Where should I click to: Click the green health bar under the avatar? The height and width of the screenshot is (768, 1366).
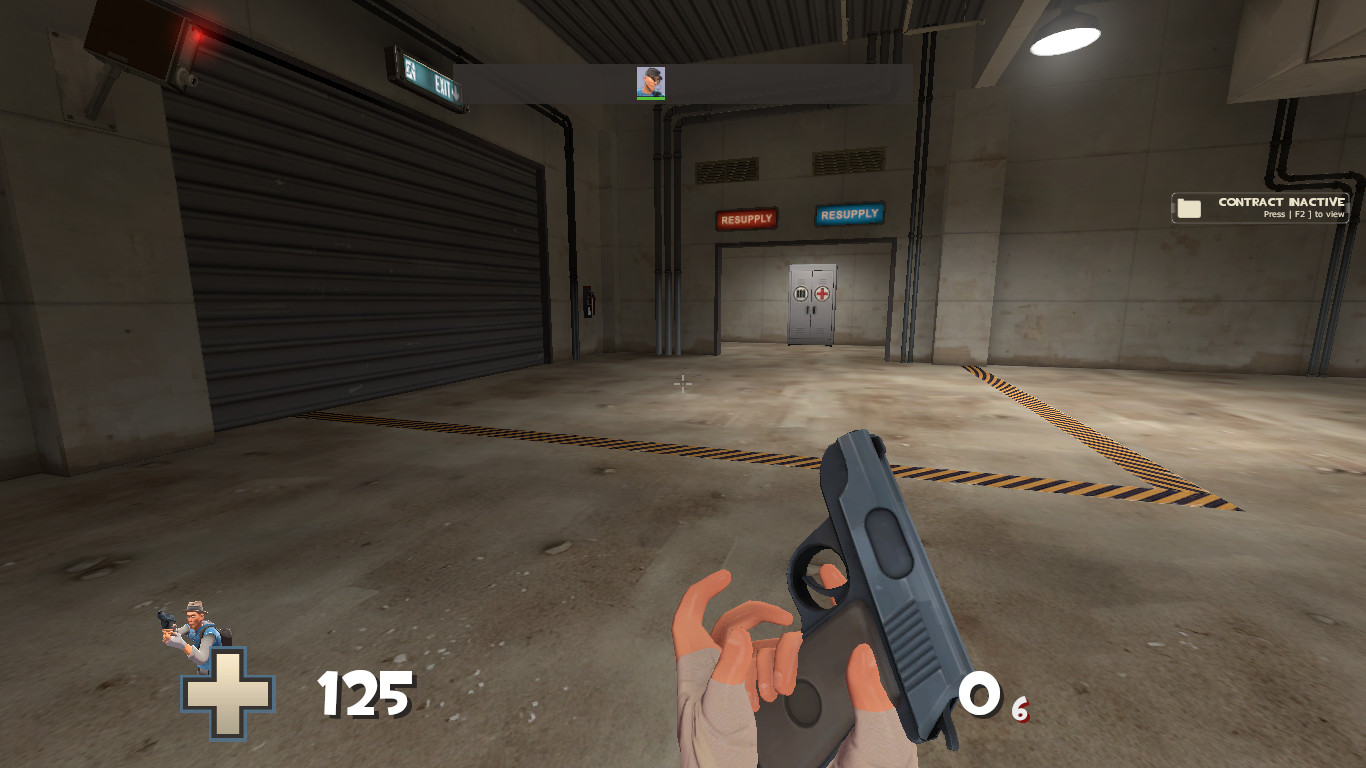click(x=651, y=97)
